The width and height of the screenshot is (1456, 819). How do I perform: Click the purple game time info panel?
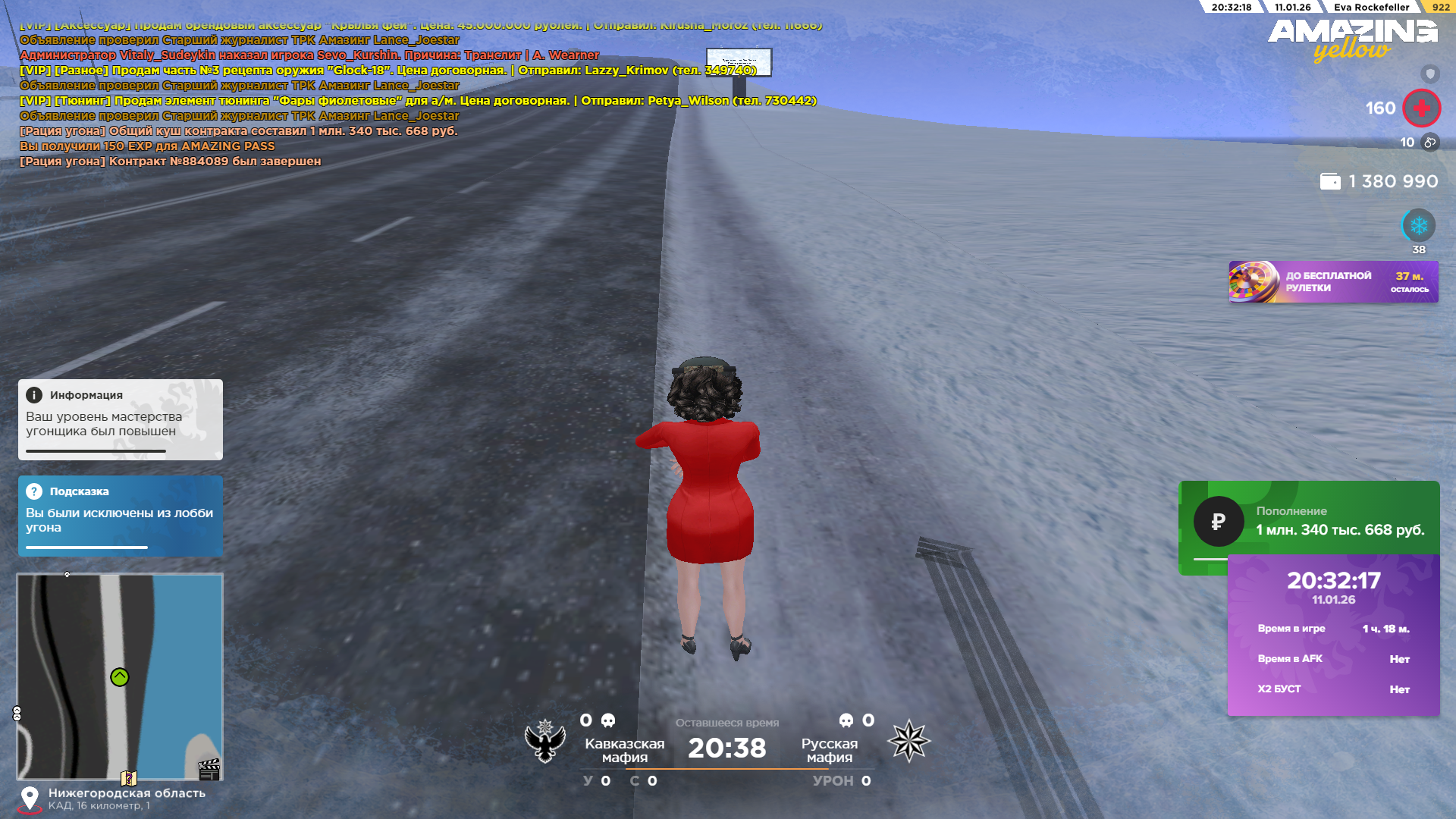pos(1333,635)
